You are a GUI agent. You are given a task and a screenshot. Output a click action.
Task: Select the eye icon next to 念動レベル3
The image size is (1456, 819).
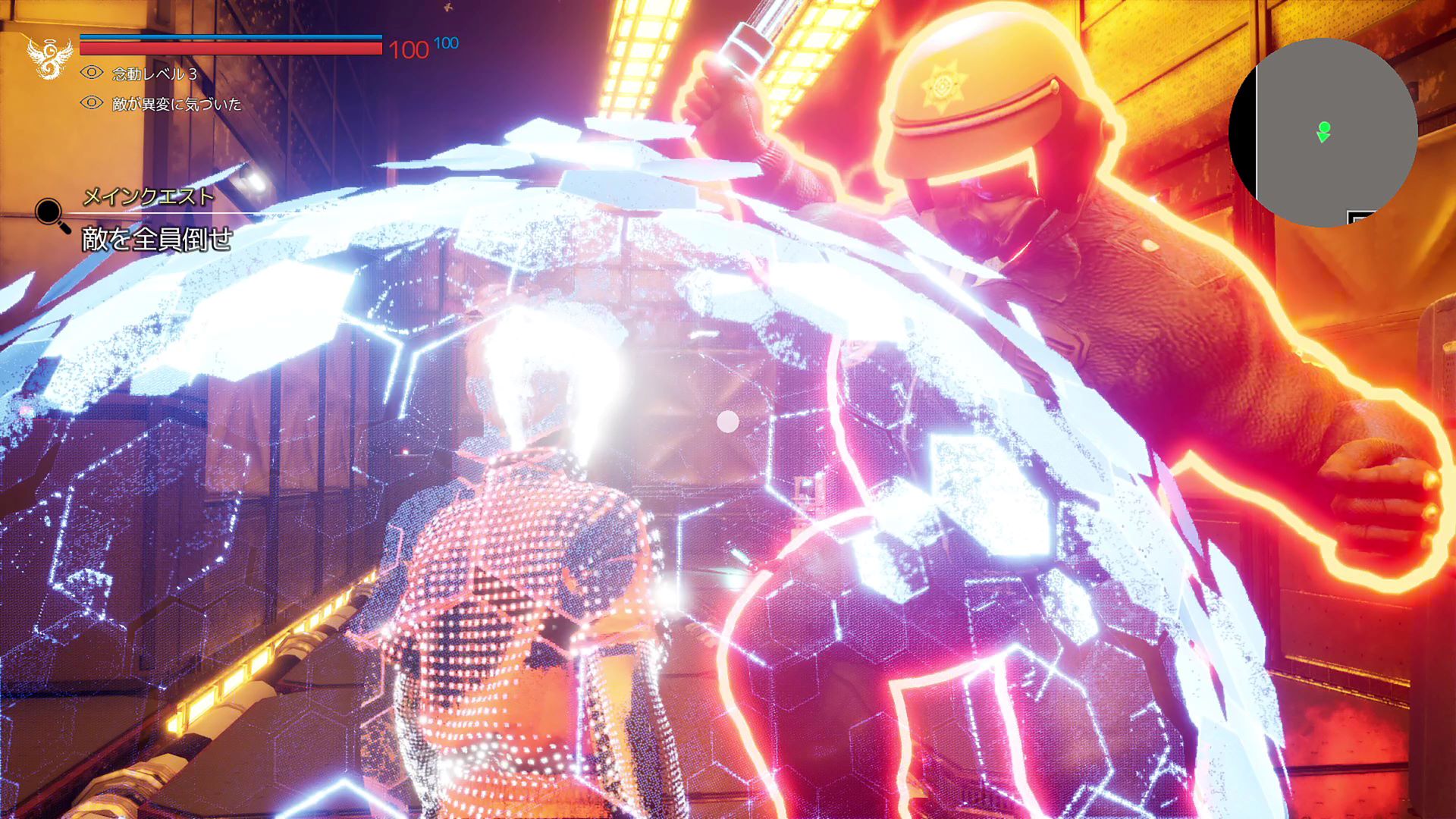coord(92,73)
